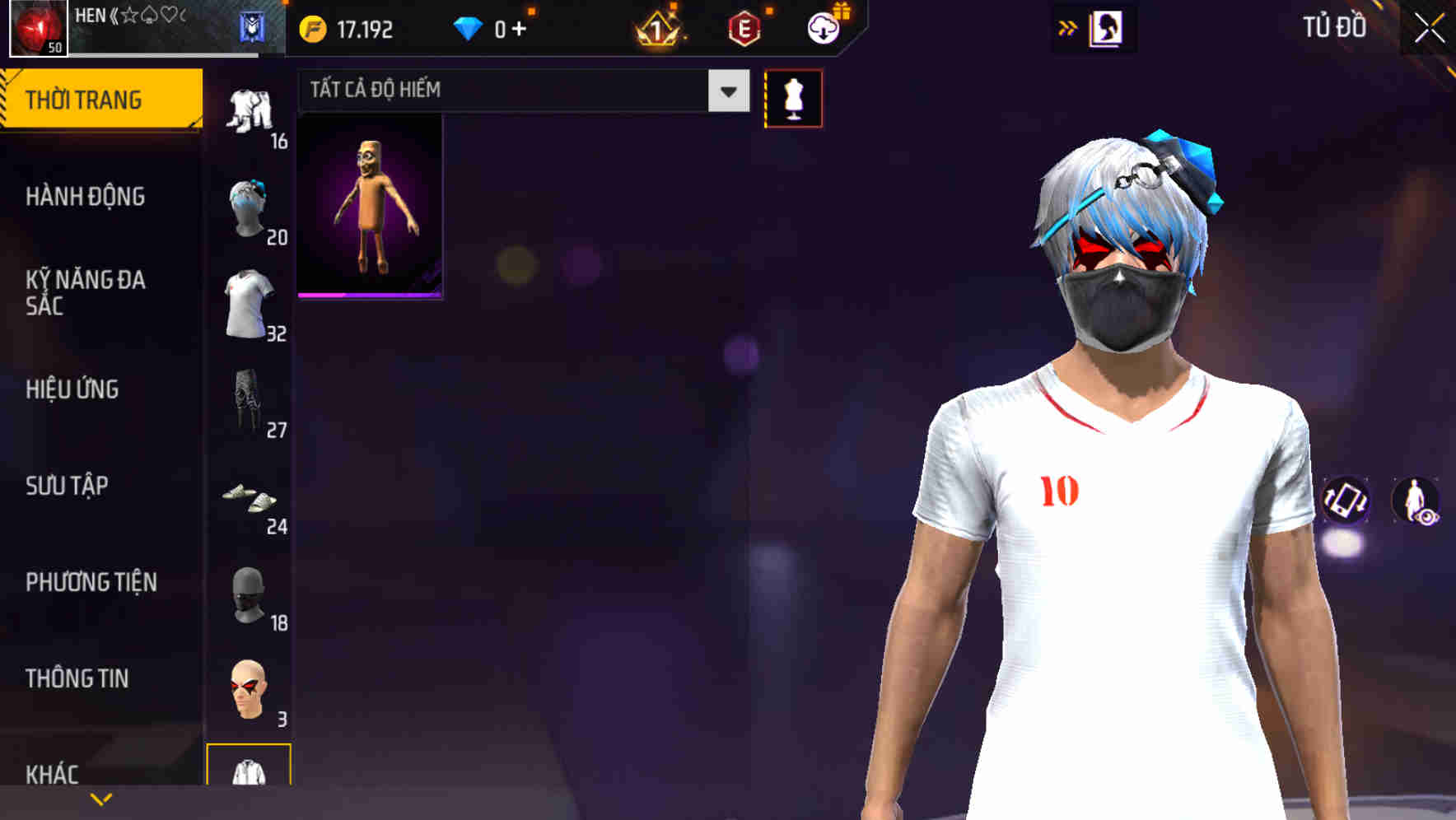Click the mannequin preview icon
Viewport: 1456px width, 820px height.
(x=794, y=97)
